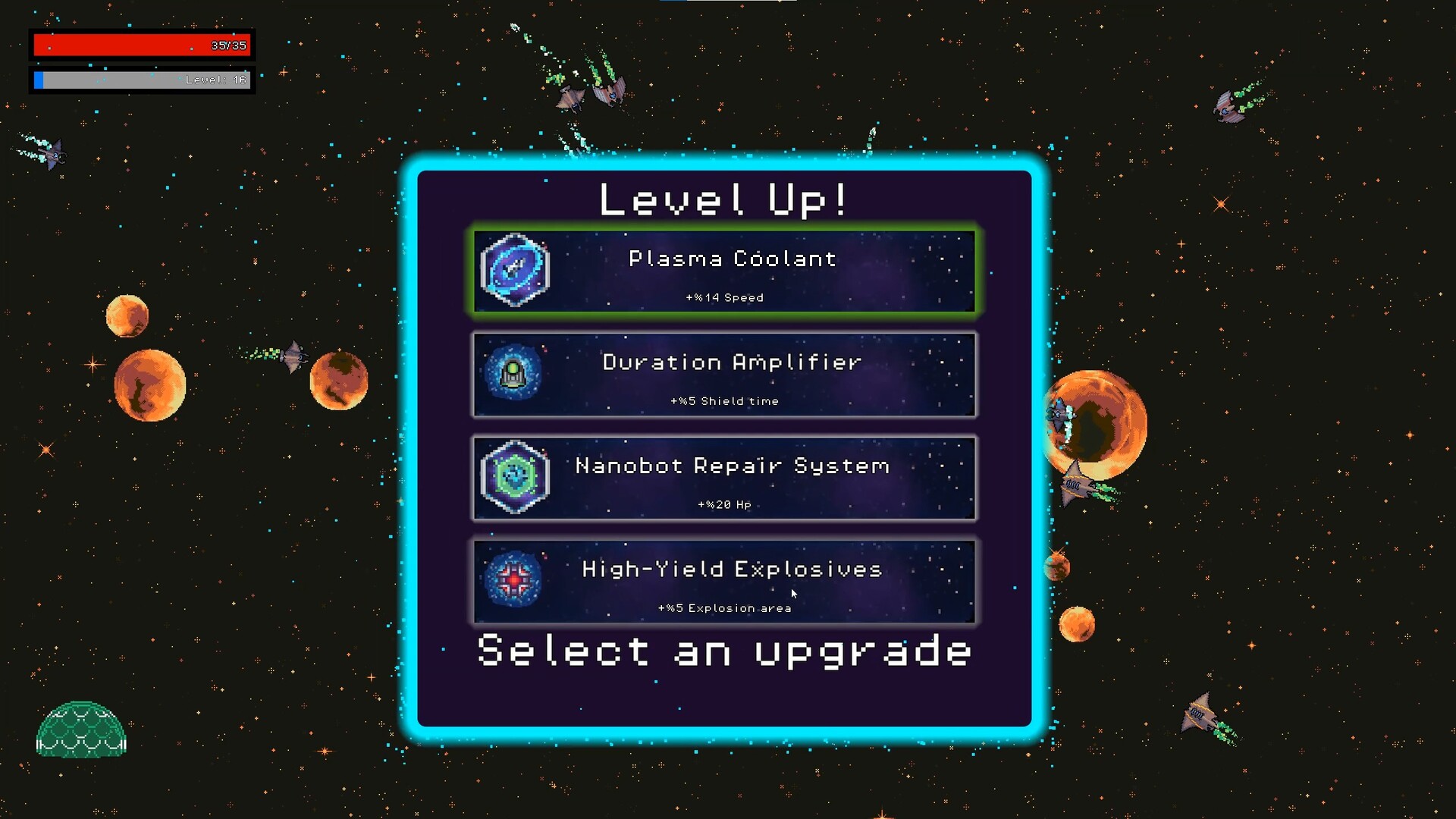
Task: Pick the Nanobot Repair System upgrade
Action: click(724, 478)
